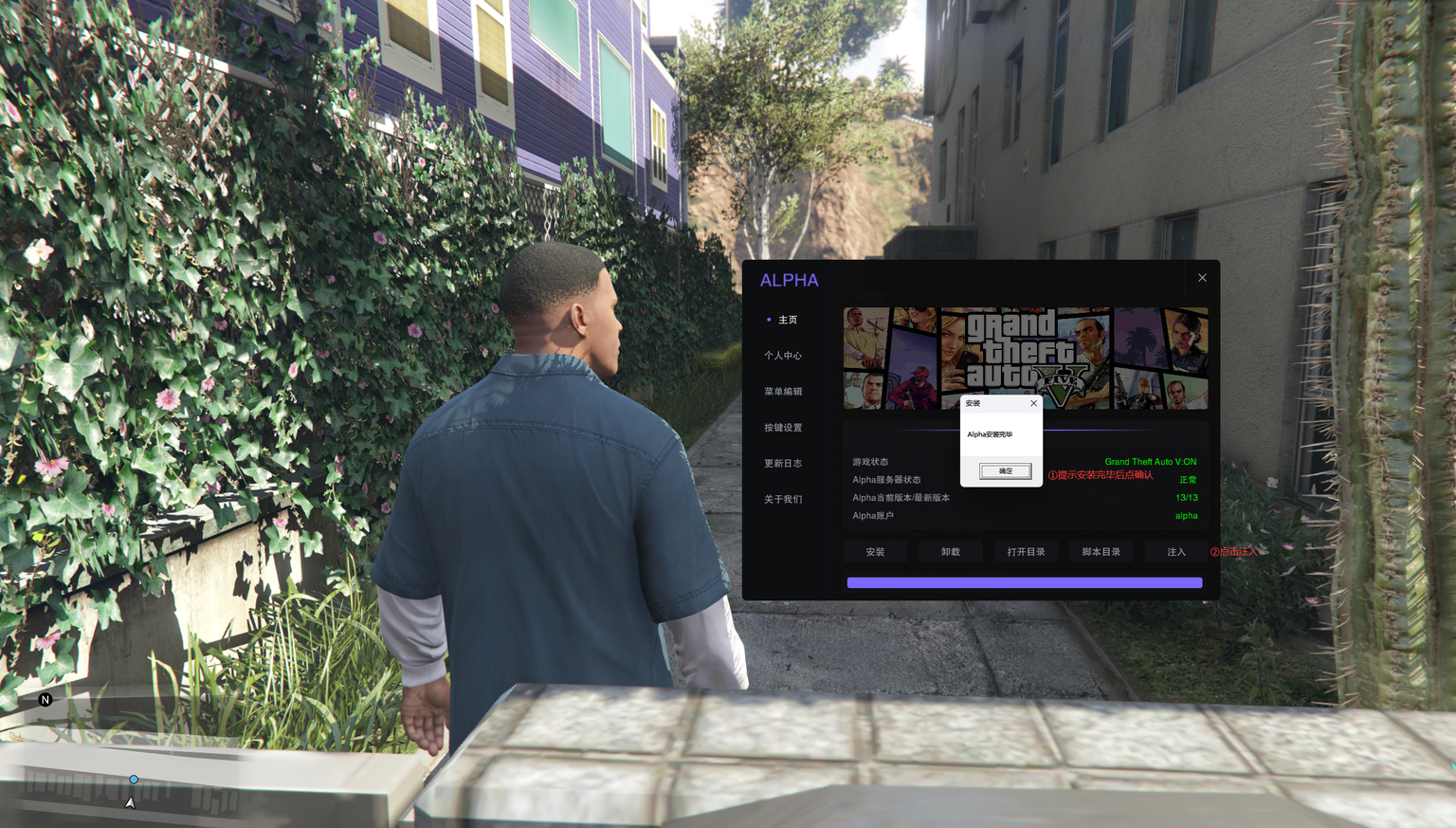Close the 安装 popup dialog
The image size is (1456, 828).
coord(1033,403)
